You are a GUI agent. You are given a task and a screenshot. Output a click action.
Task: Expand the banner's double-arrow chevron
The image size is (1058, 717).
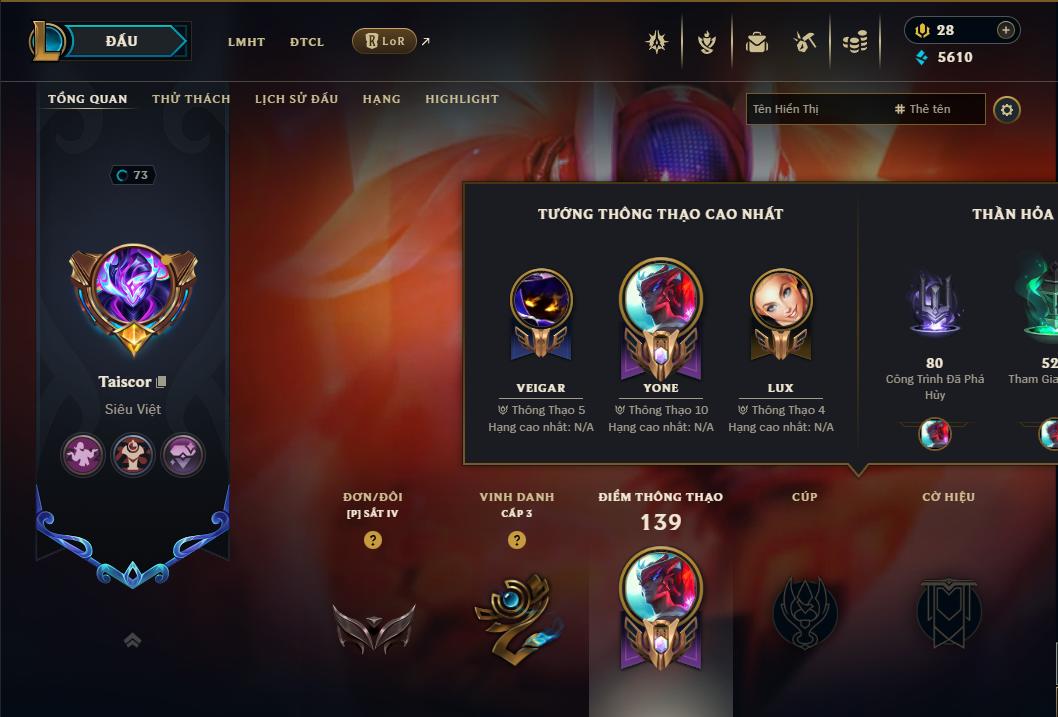click(x=132, y=640)
